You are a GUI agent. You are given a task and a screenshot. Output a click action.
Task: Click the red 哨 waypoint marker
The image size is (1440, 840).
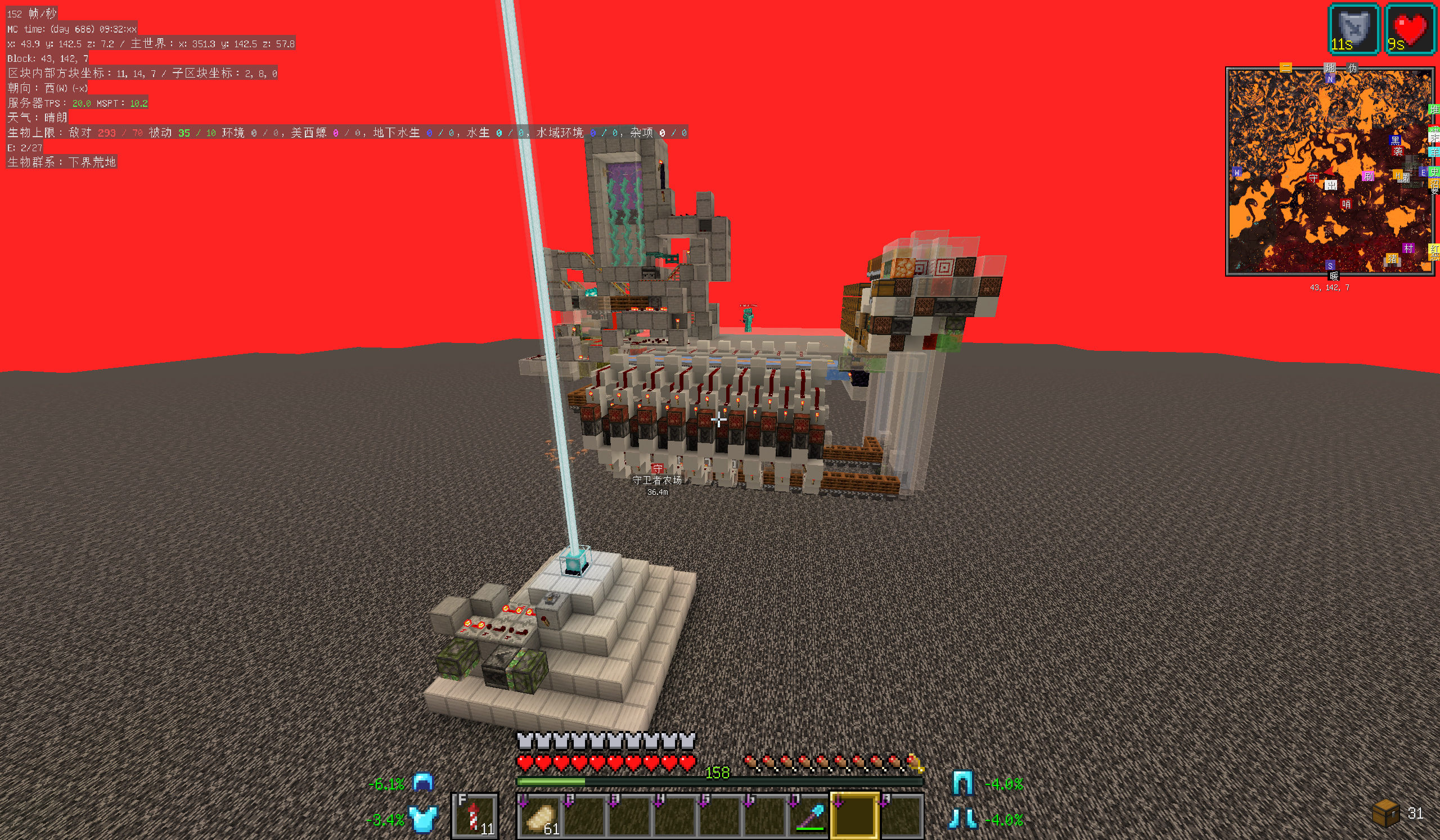click(1346, 205)
